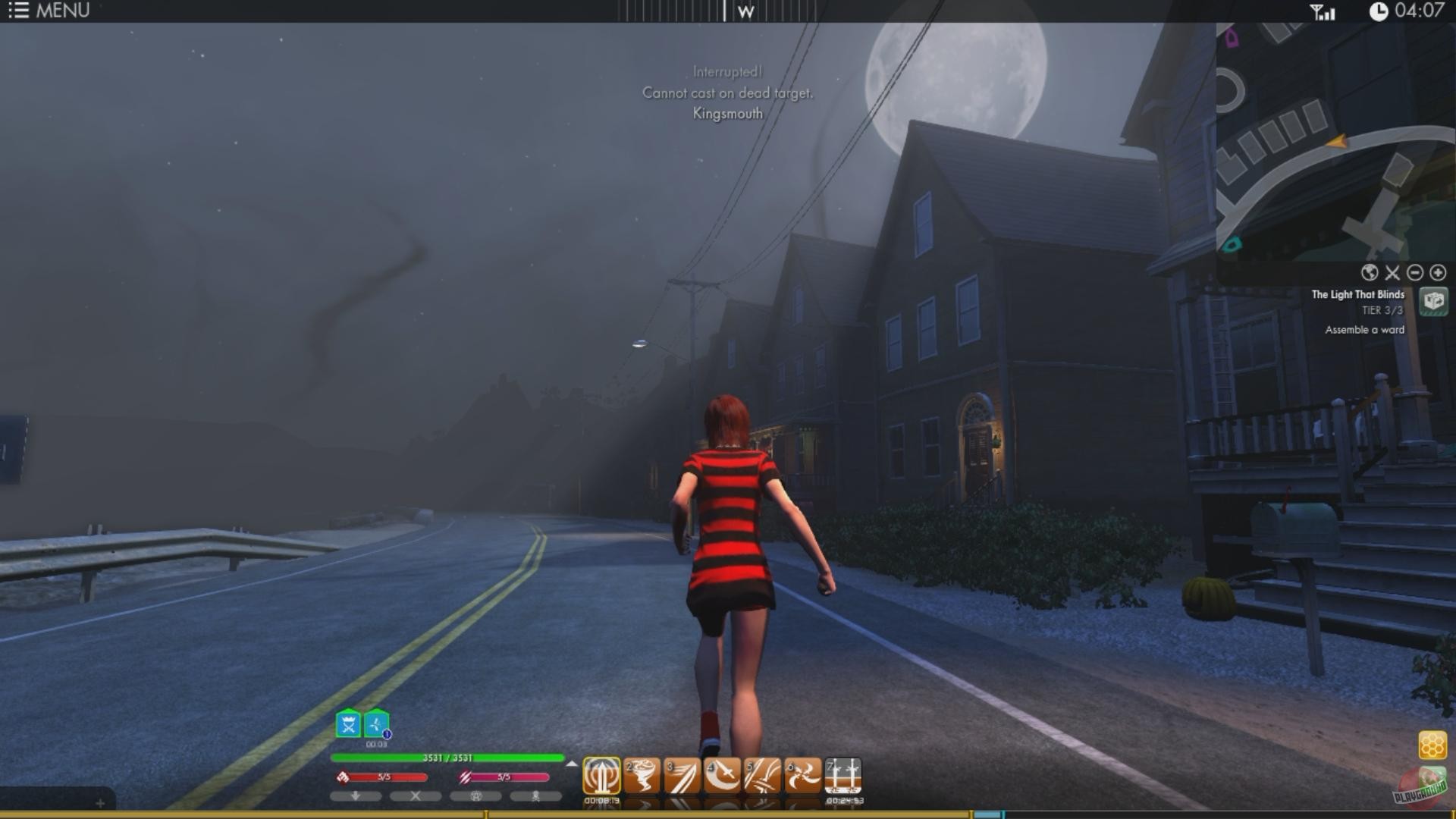1456x819 pixels.
Task: Click the X button beneath the health bar
Action: pos(414,796)
